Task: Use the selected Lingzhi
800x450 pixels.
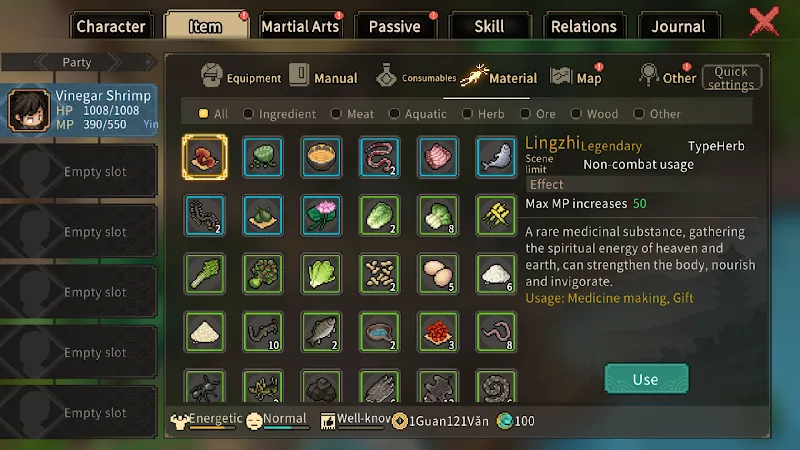Action: click(x=646, y=379)
